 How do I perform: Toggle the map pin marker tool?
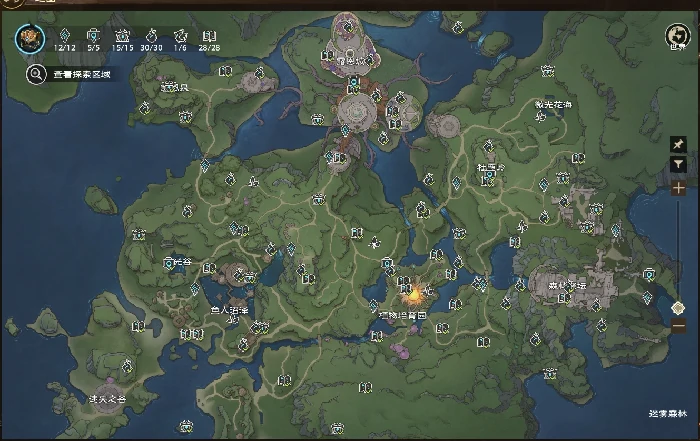pos(679,144)
